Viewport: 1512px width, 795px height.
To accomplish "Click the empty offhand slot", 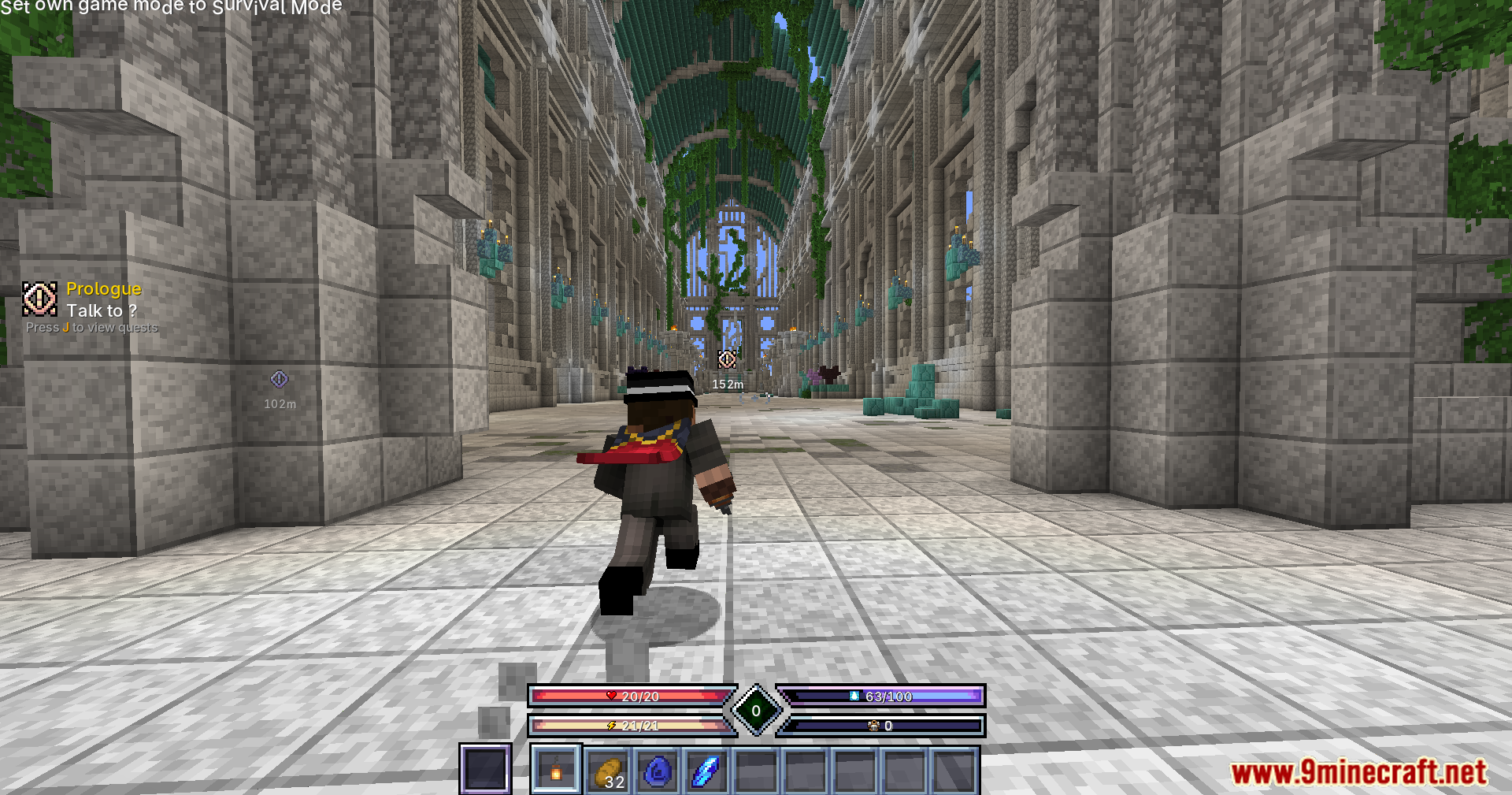I will [x=485, y=769].
